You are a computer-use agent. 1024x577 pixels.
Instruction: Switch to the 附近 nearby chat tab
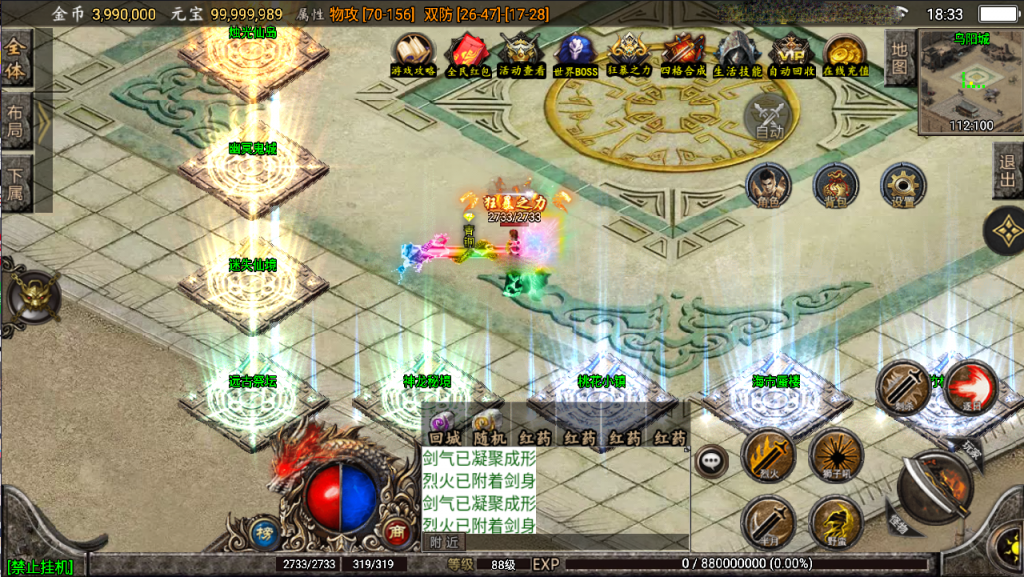tap(445, 541)
